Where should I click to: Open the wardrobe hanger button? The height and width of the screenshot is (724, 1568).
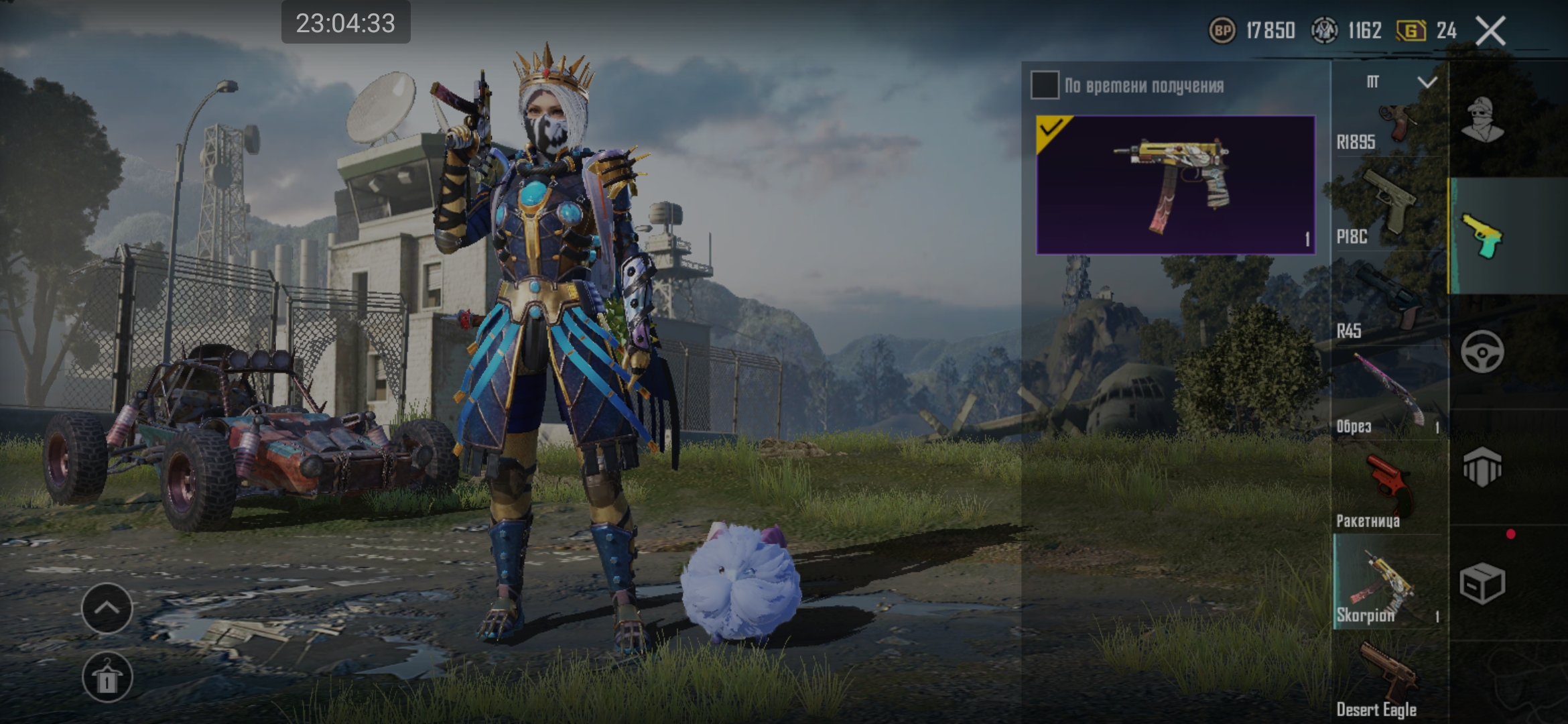107,677
